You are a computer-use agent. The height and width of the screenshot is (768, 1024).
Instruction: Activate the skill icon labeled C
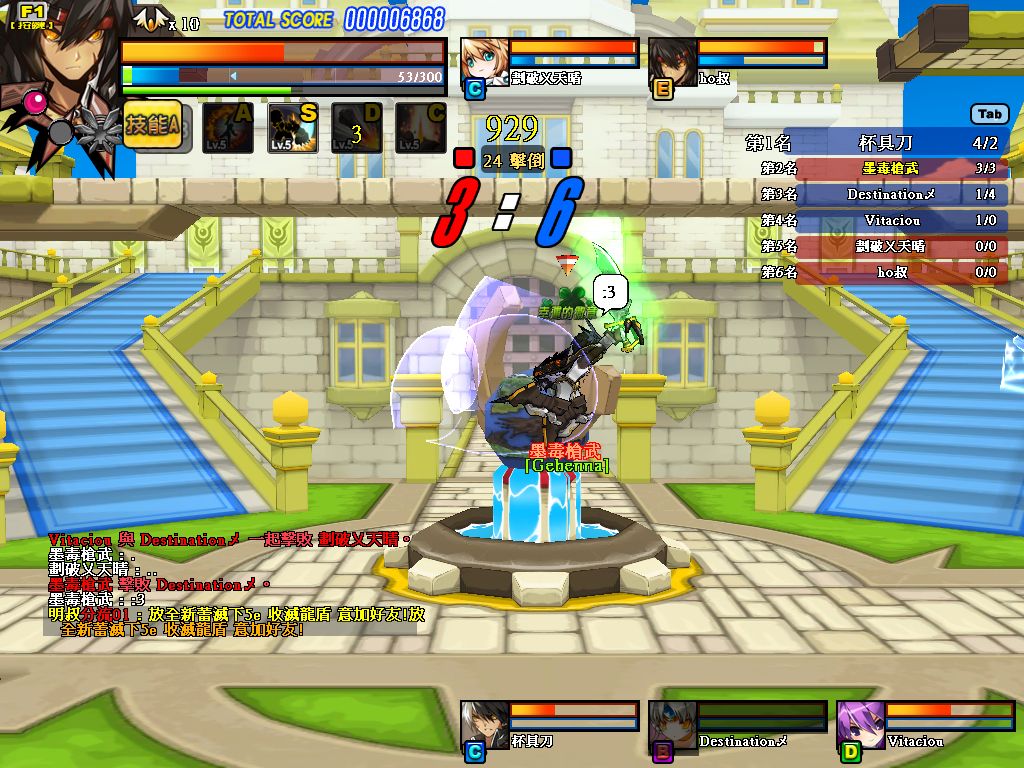(x=420, y=128)
